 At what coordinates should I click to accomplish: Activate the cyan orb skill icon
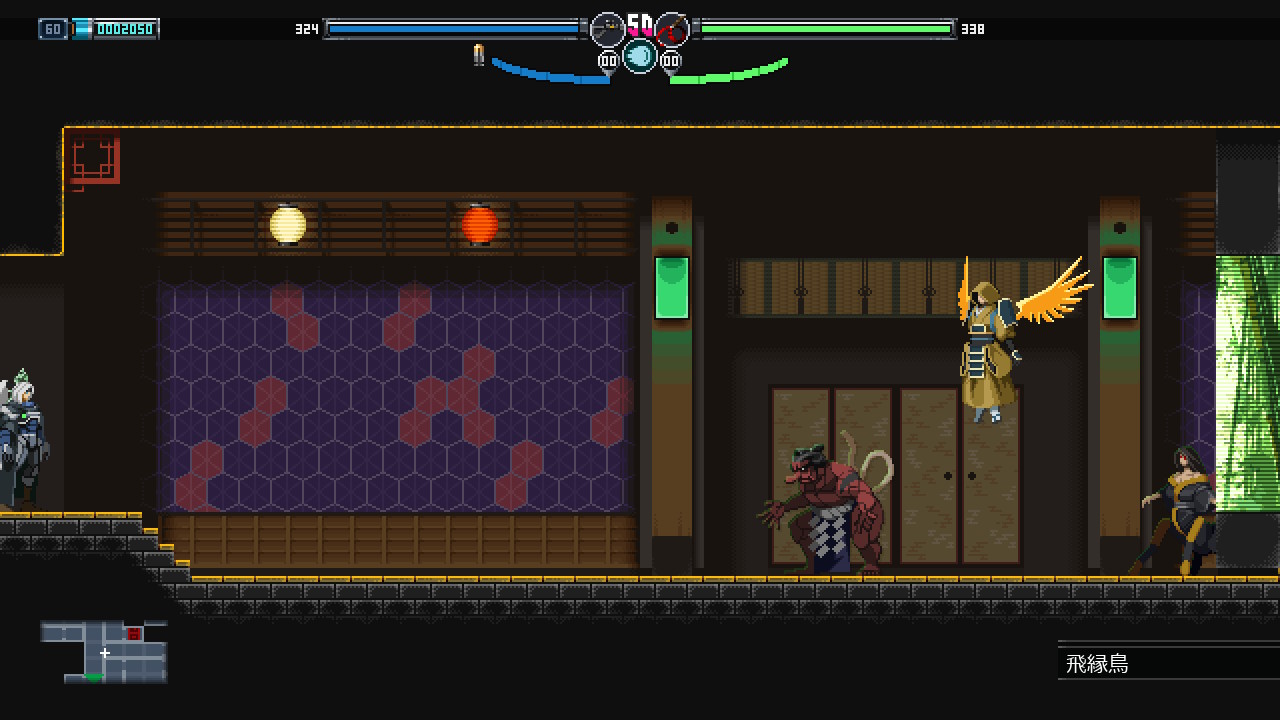(x=640, y=56)
